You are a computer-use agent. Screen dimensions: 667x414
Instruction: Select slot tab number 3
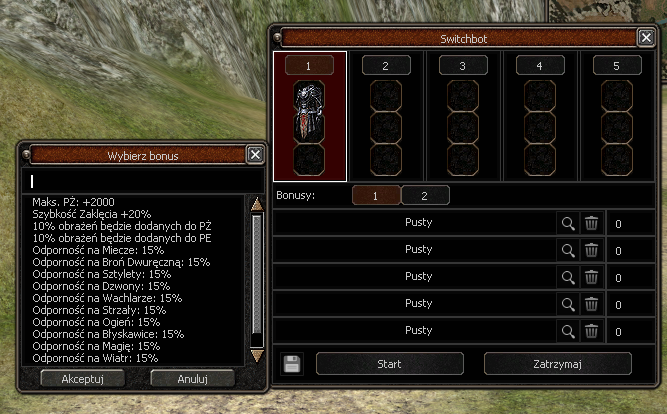tap(463, 65)
